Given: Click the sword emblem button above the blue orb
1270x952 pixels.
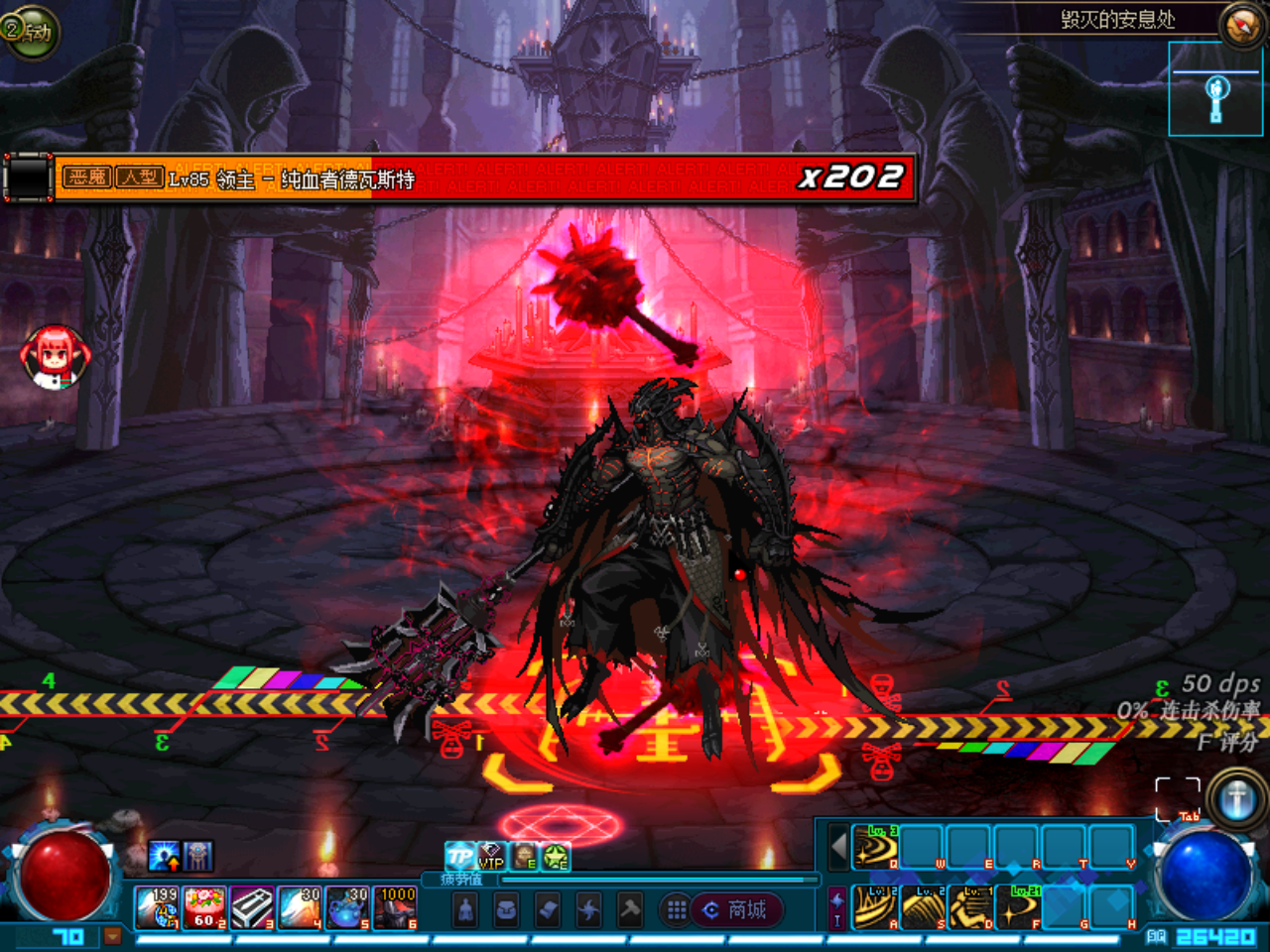Looking at the screenshot, I should coord(1237,799).
